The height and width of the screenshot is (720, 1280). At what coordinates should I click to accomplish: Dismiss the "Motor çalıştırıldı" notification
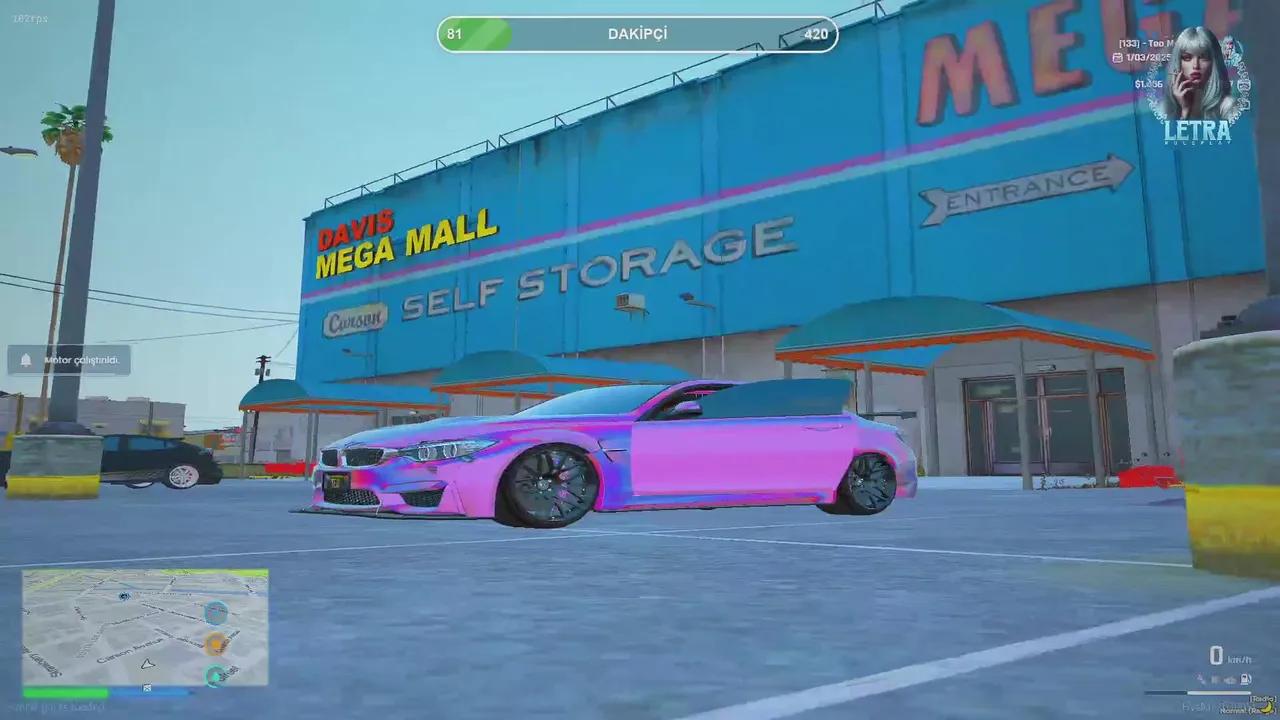click(69, 360)
